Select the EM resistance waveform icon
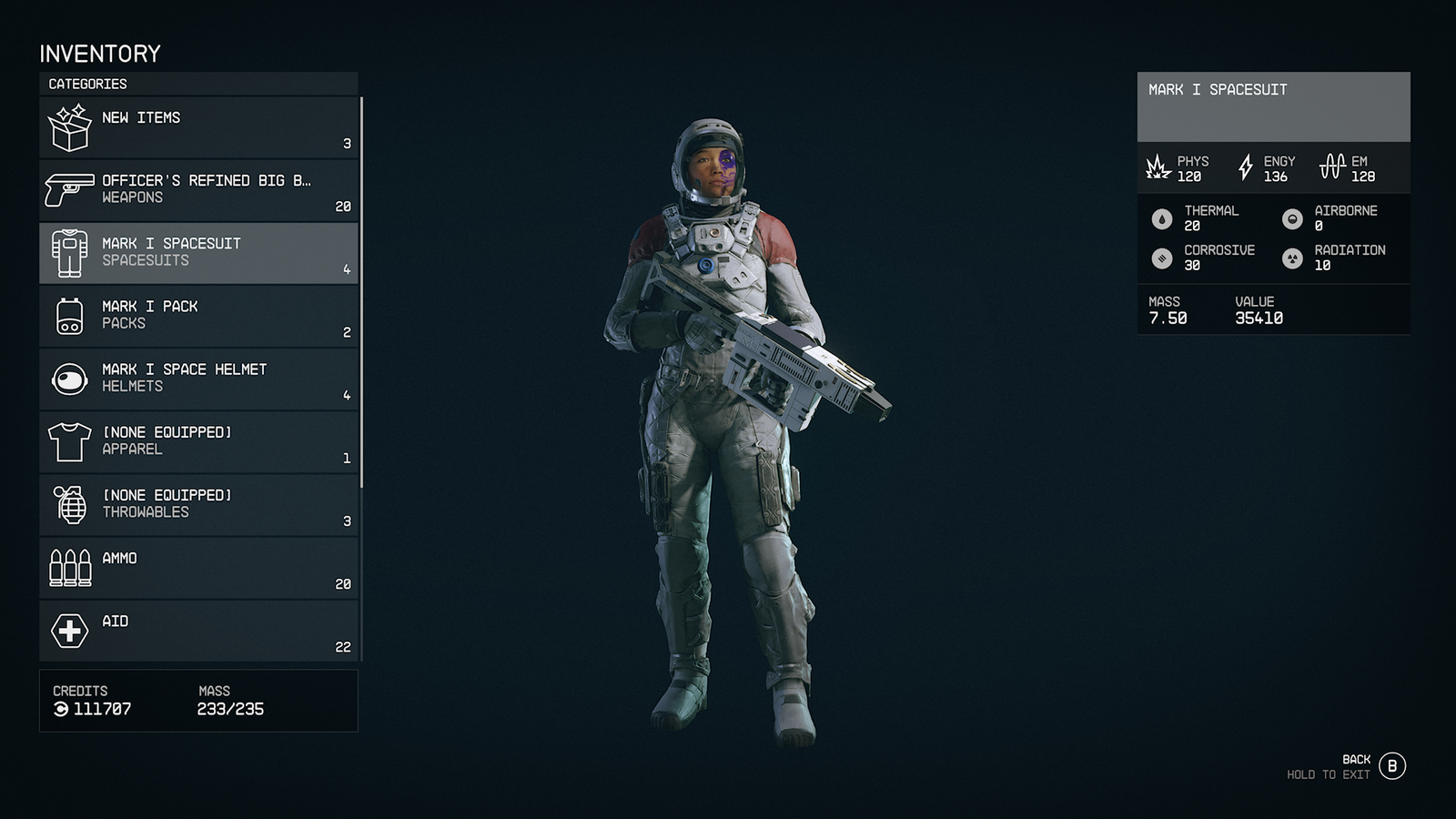The image size is (1456, 819). (x=1337, y=167)
